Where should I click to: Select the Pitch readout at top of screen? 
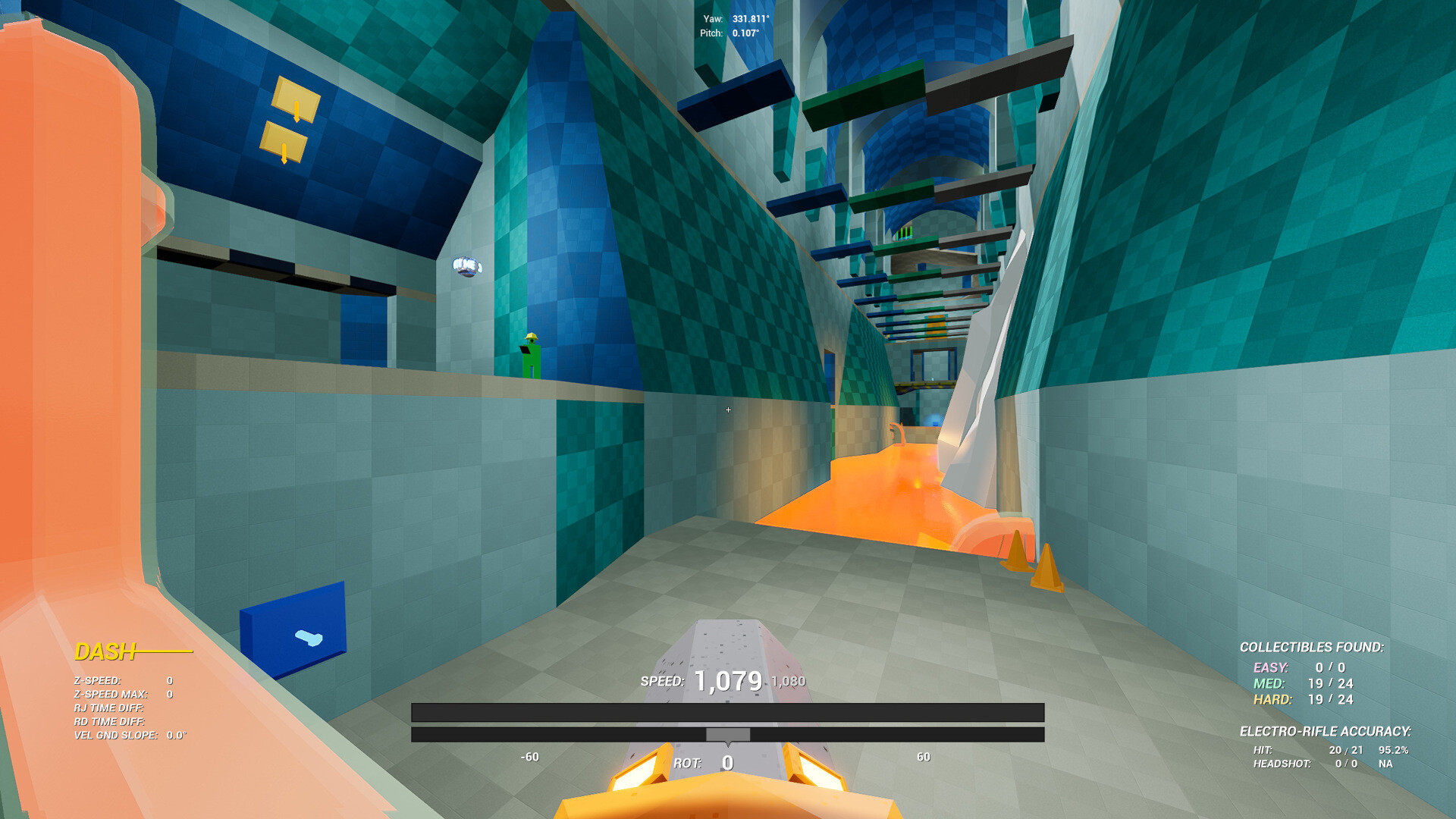(x=728, y=33)
